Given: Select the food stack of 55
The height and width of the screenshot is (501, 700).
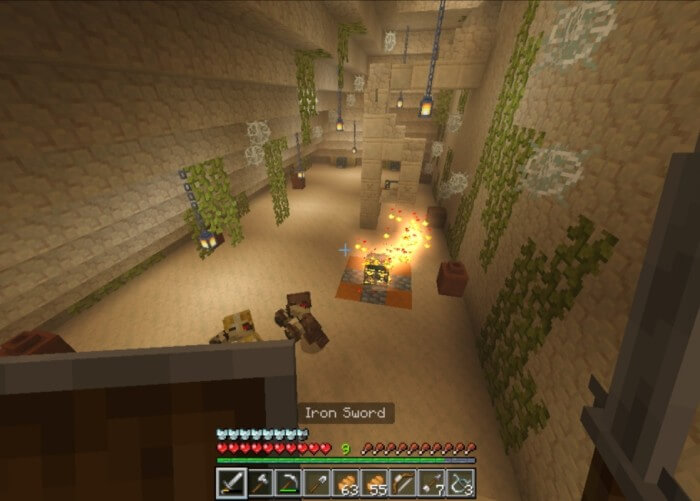Looking at the screenshot, I should tap(375, 484).
